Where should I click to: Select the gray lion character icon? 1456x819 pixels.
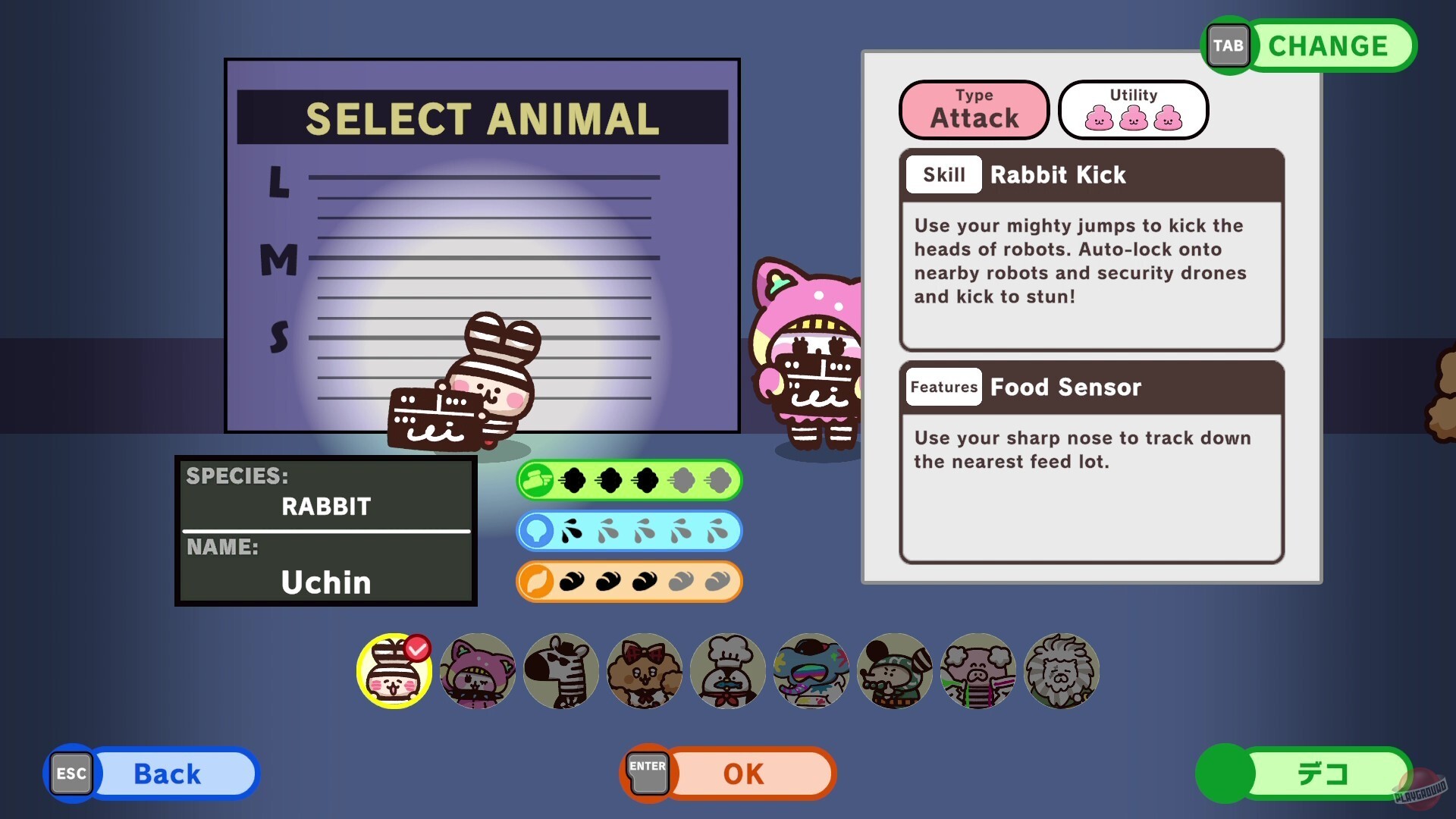coord(1062,671)
